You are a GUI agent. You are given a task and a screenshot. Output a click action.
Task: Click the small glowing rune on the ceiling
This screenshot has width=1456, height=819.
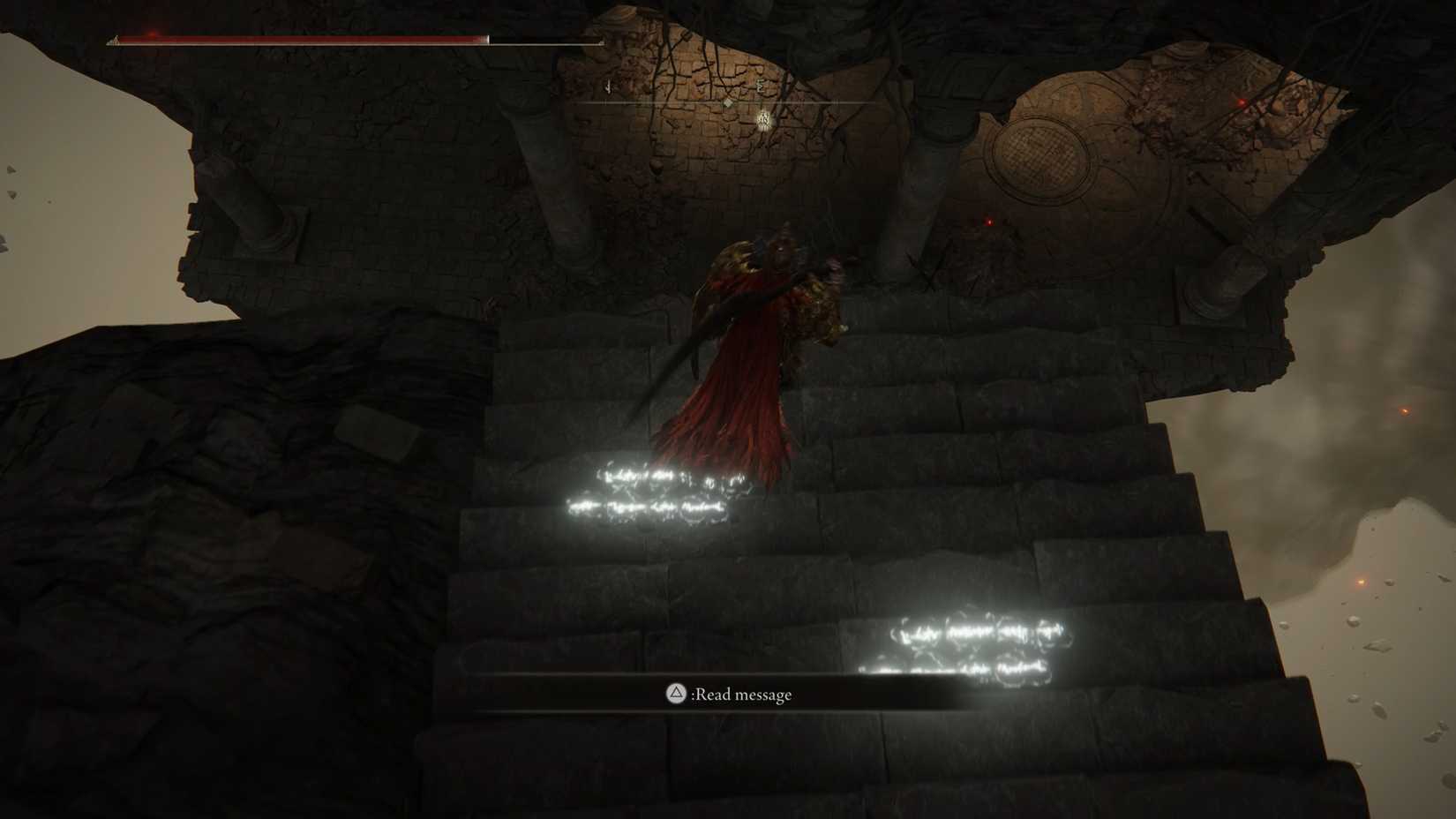tap(763, 120)
